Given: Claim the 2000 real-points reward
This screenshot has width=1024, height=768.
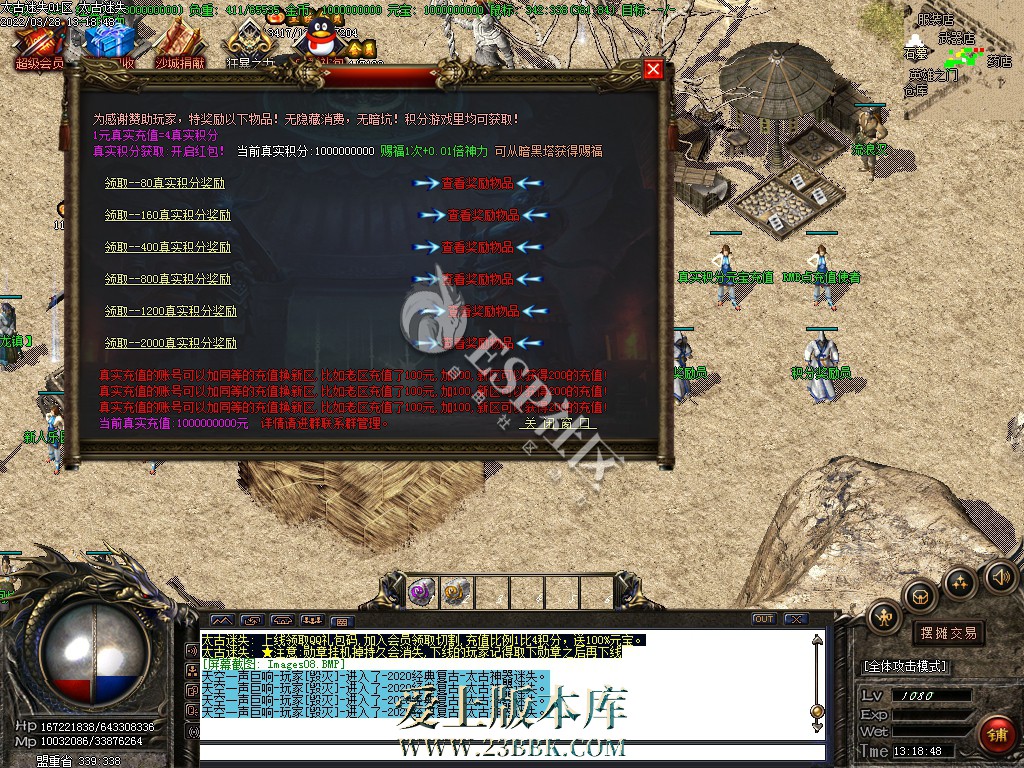Looking at the screenshot, I should pyautogui.click(x=171, y=343).
